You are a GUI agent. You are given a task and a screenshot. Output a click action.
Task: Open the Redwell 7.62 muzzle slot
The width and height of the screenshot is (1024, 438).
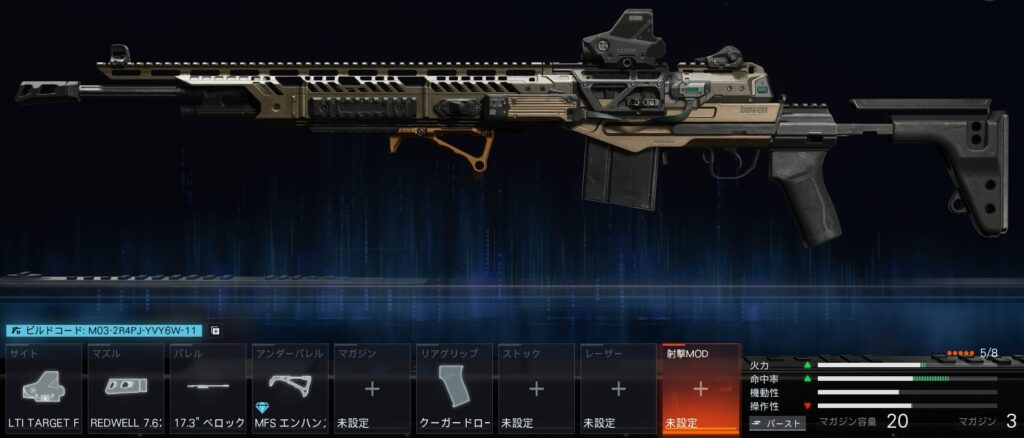(x=127, y=389)
